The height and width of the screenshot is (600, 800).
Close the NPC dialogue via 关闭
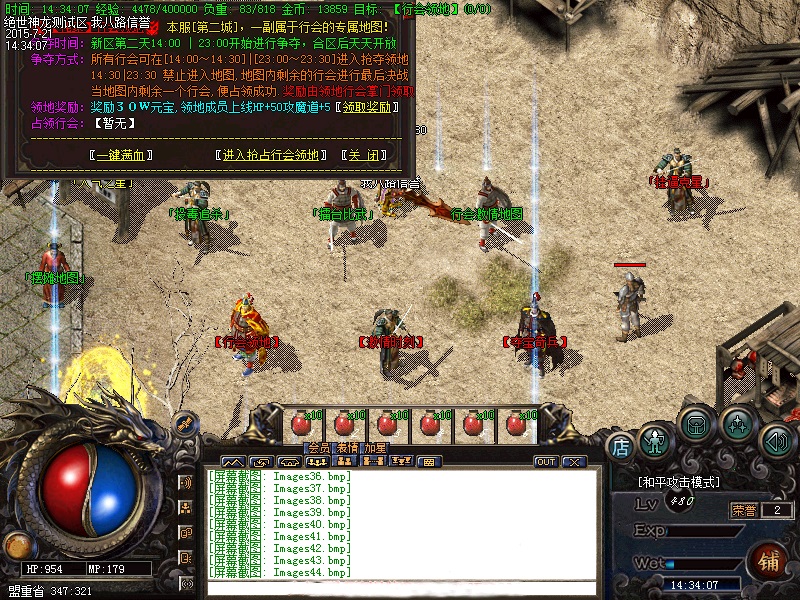click(x=362, y=155)
